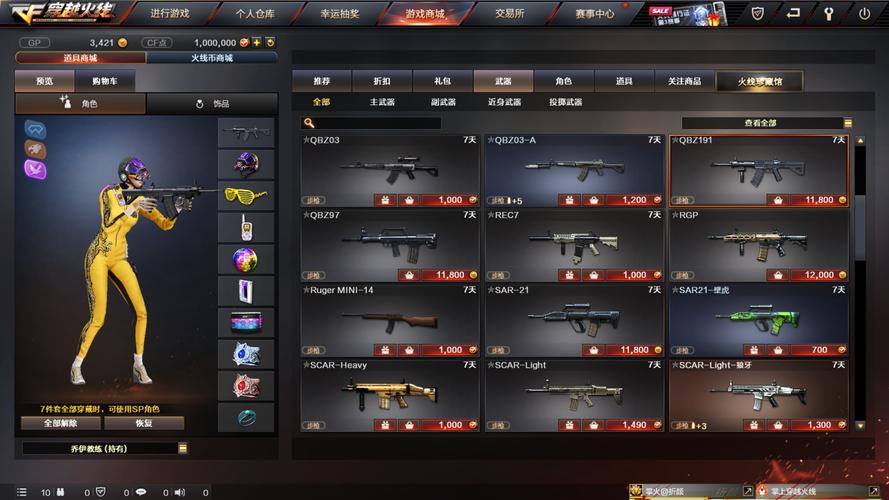Select the yellow shutter glasses slot
The height and width of the screenshot is (500, 889).
pos(245,194)
